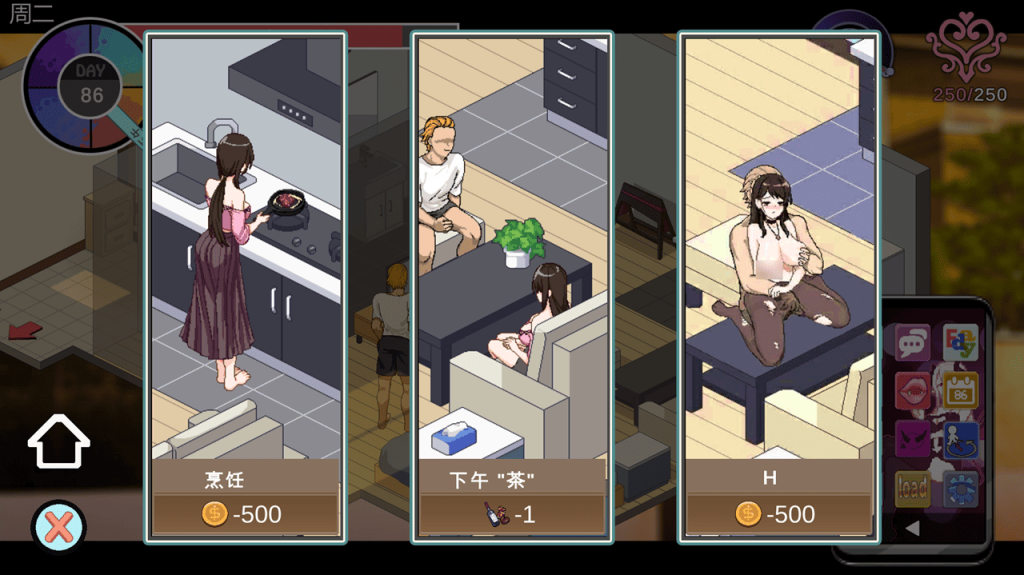
Task: Tap the phone's white back arrow
Action: pos(912,528)
